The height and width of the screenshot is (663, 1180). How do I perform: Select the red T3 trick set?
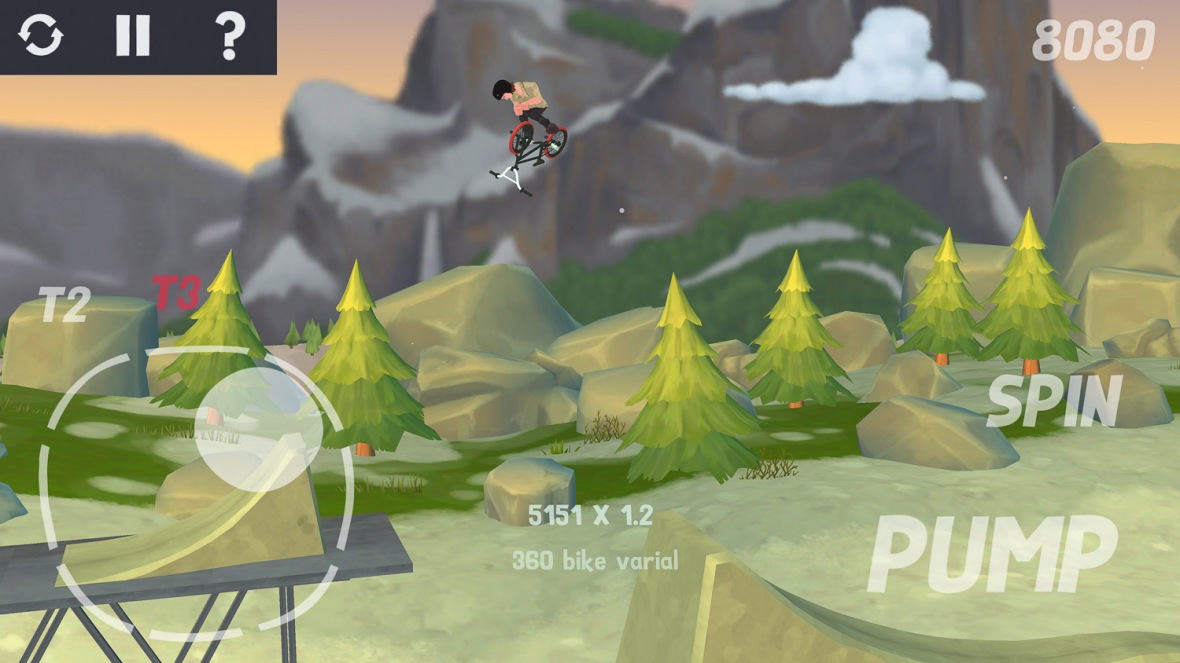[176, 292]
